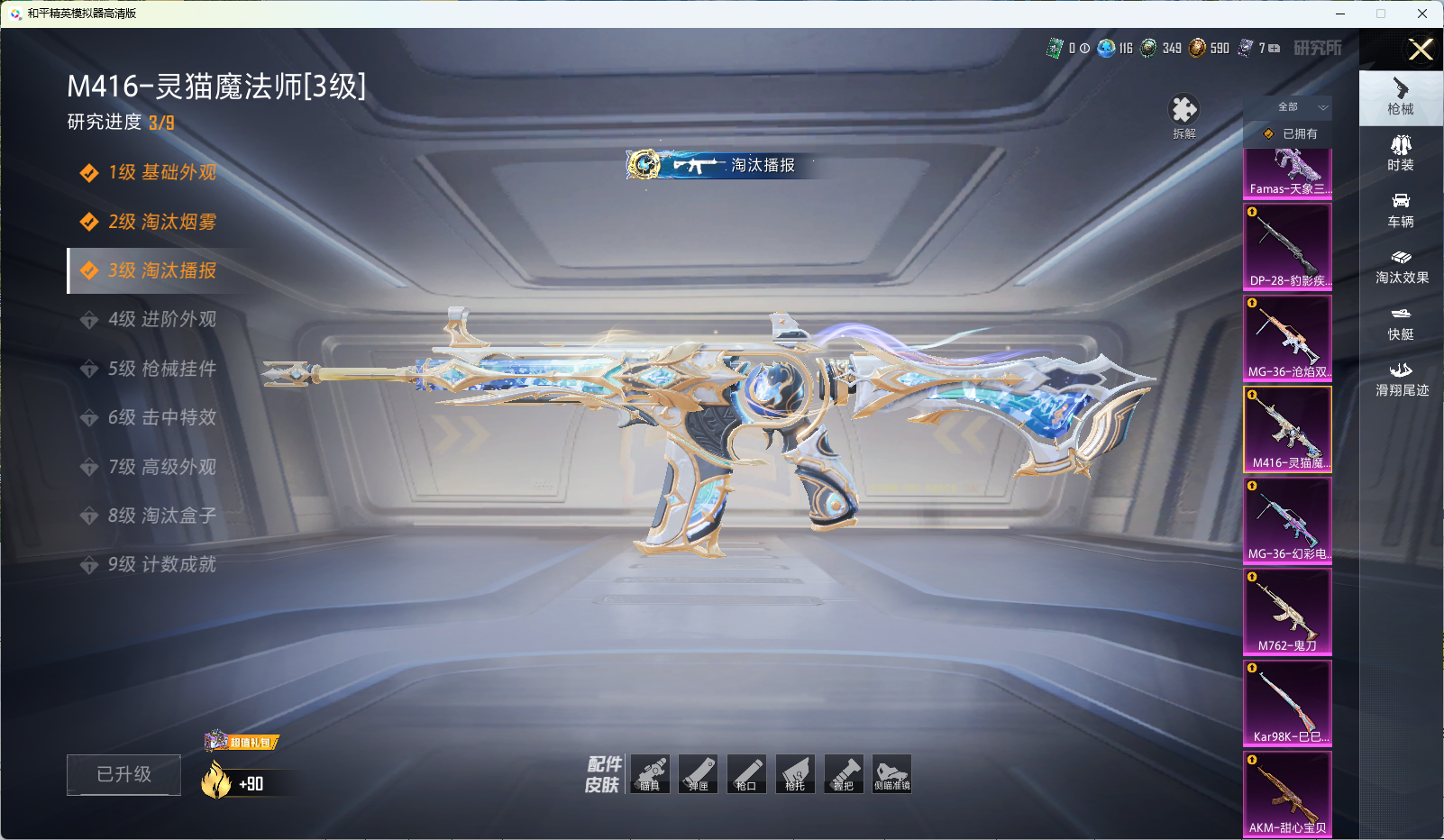Select the DP-28 skin thumbnail
This screenshot has width=1444, height=840.
1287,246
